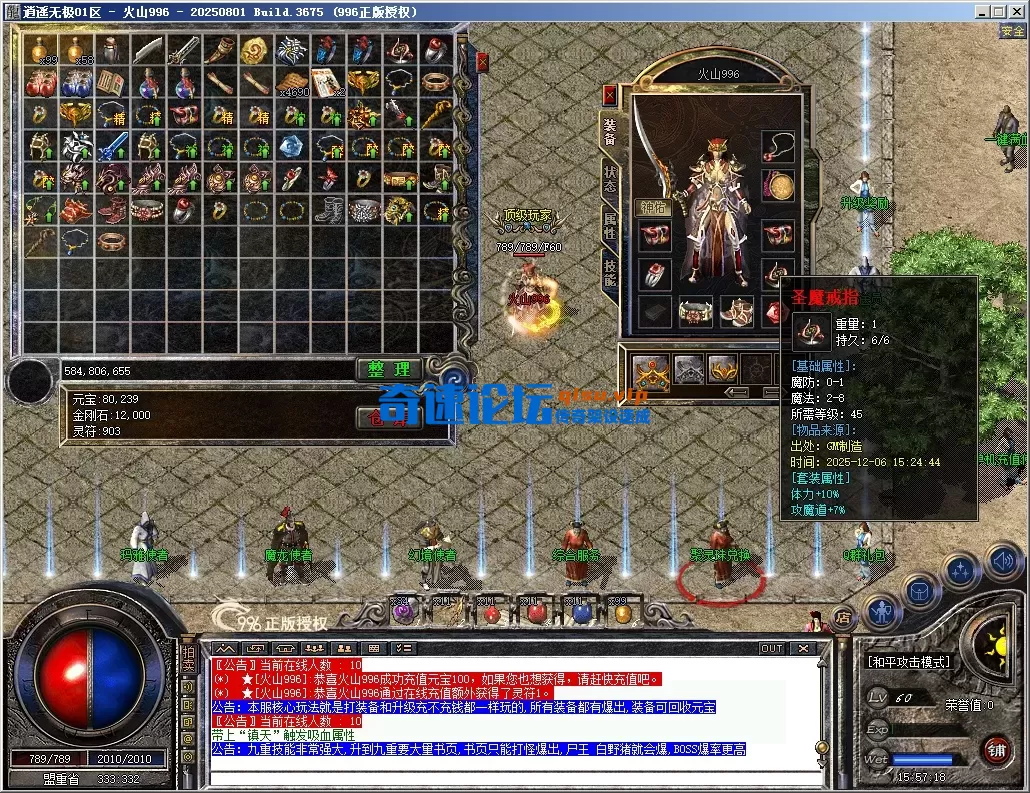Choose the equipped belt slot
1030x793 pixels.
[x=695, y=312]
